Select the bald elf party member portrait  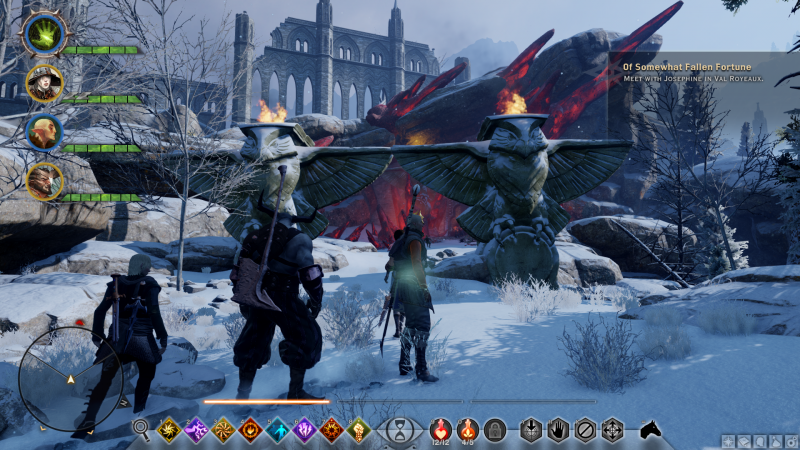pyautogui.click(x=44, y=132)
